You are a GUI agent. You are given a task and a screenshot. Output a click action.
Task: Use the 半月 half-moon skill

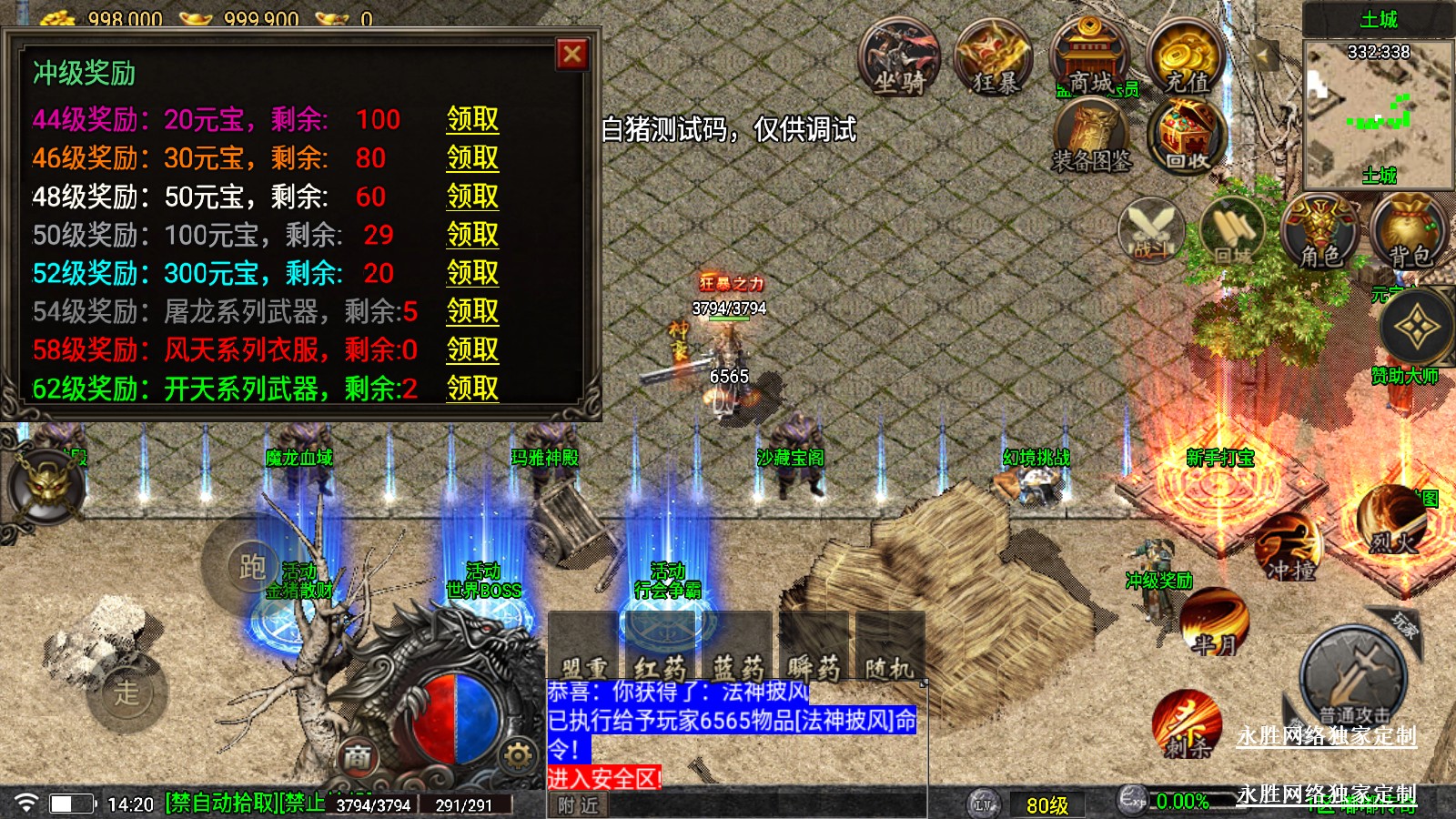click(x=1214, y=622)
